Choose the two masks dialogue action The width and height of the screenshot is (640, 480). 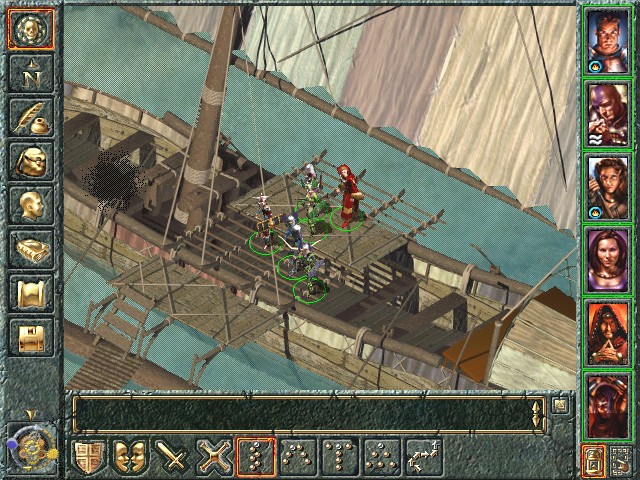click(133, 457)
